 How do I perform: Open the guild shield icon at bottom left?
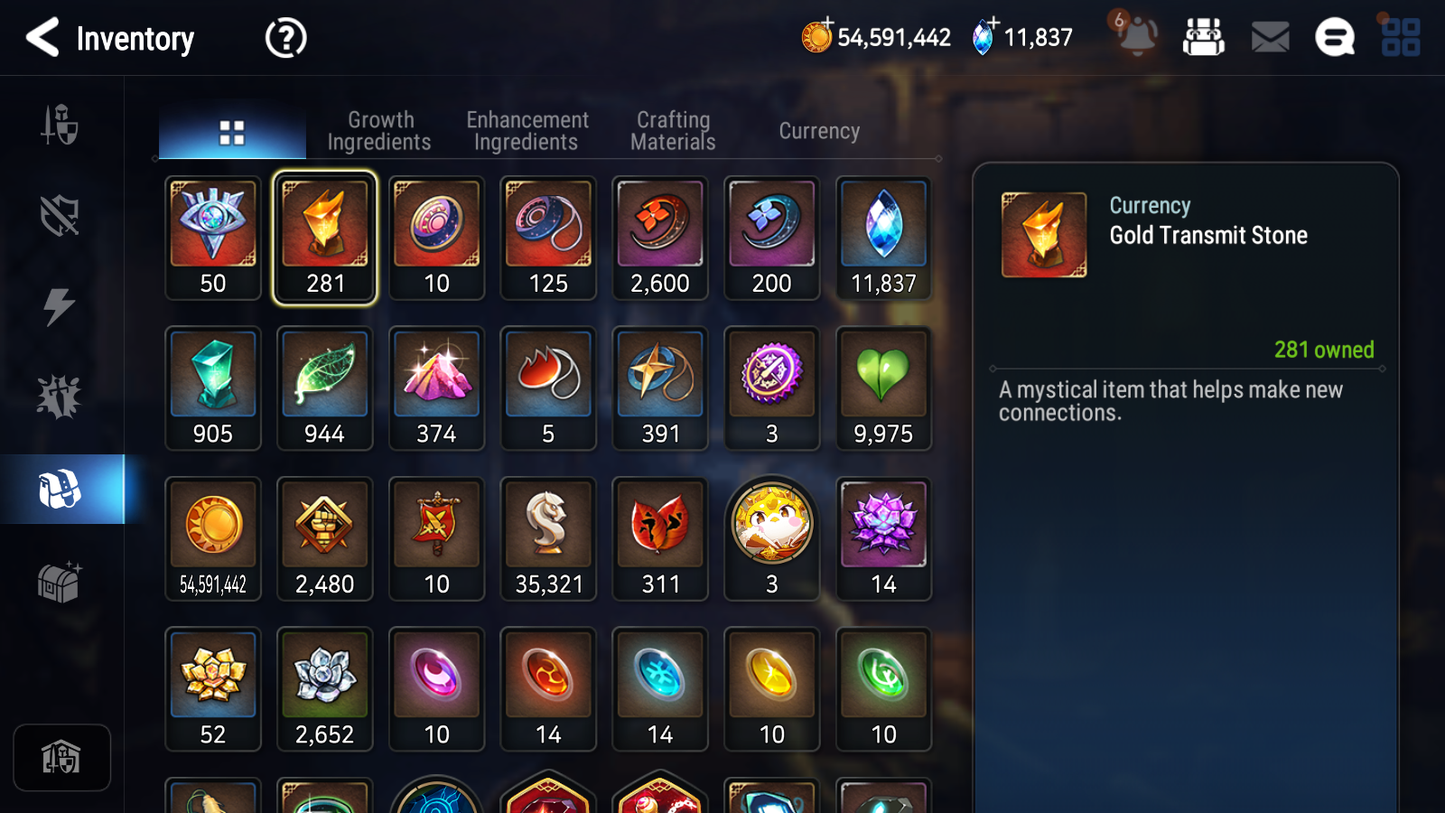62,757
